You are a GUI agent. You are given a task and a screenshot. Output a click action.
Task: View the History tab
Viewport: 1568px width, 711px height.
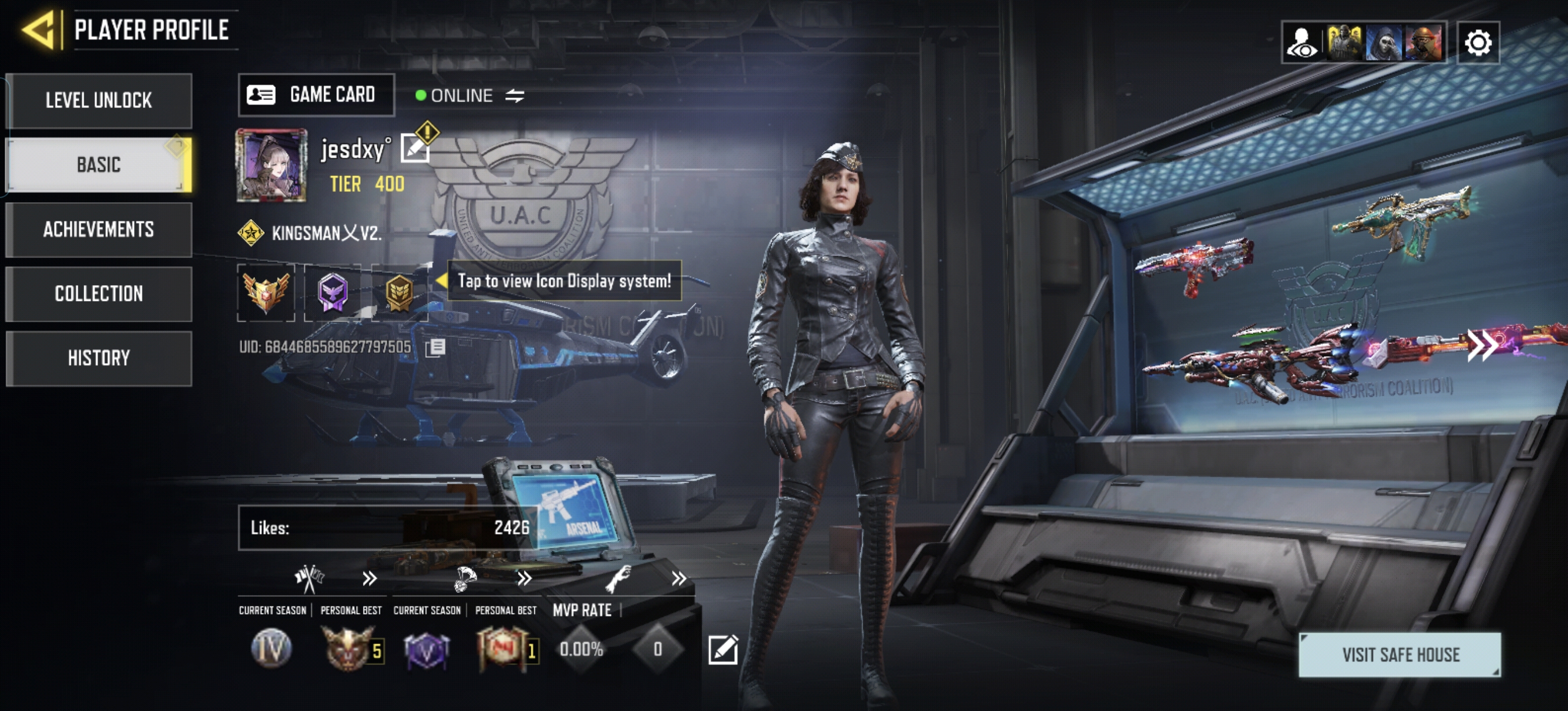99,358
